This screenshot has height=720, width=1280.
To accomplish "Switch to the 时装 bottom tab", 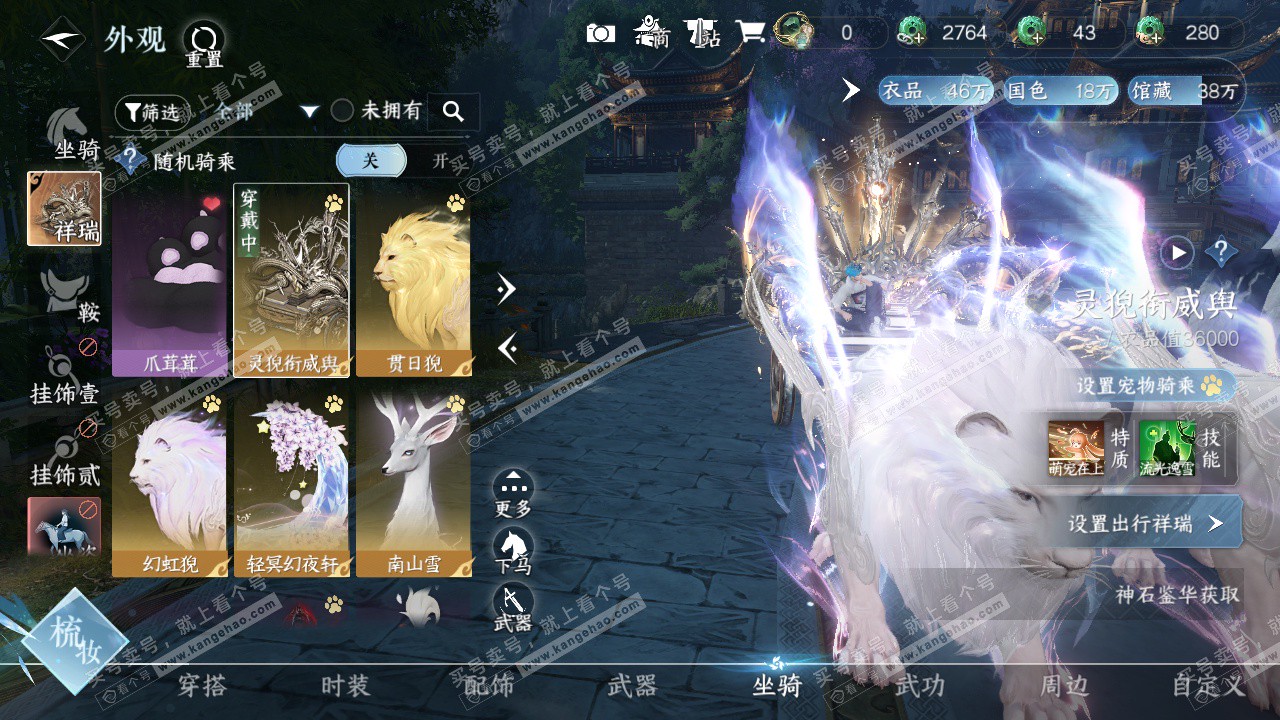I will (345, 686).
